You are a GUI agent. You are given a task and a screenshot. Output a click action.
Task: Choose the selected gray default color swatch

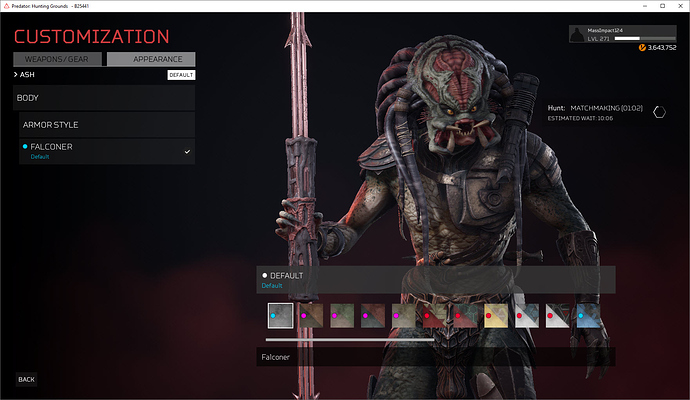tap(280, 316)
